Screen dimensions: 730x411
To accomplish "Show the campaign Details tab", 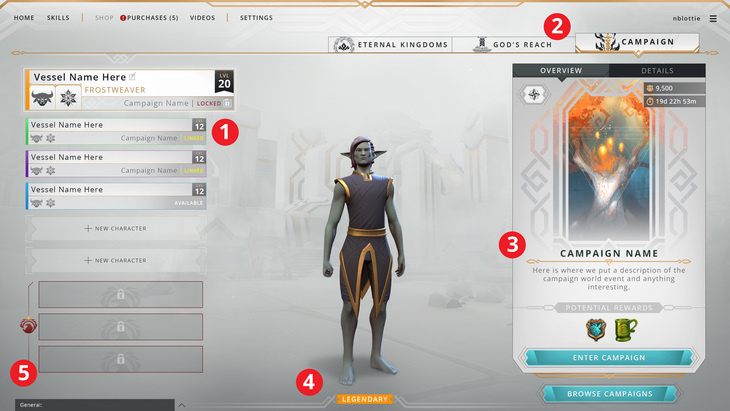I will 657,71.
